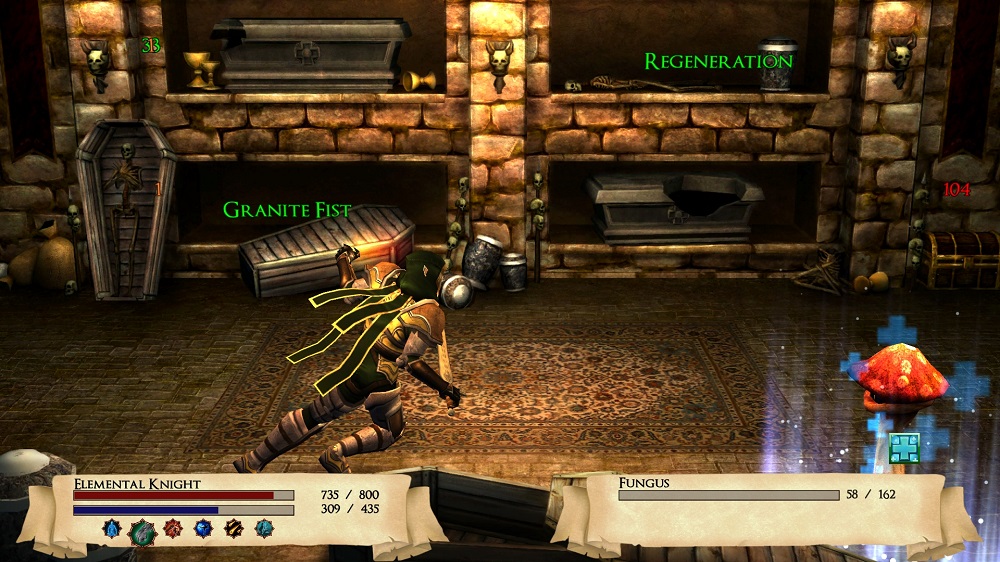Choose the teal kneeling figure ability icon
The image size is (1000, 562).
[264, 529]
